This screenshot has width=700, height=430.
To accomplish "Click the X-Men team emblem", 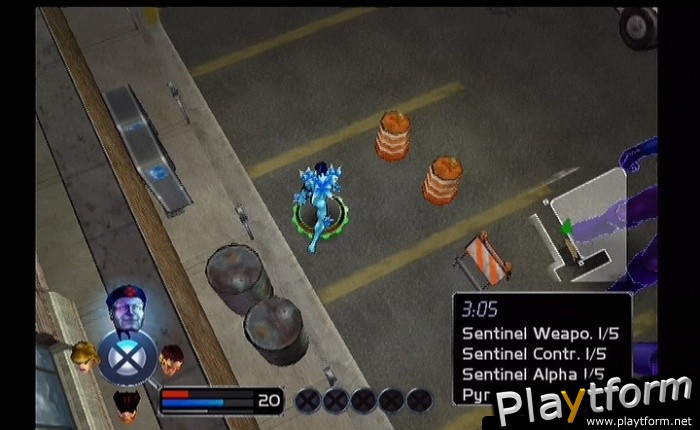I will (x=127, y=357).
